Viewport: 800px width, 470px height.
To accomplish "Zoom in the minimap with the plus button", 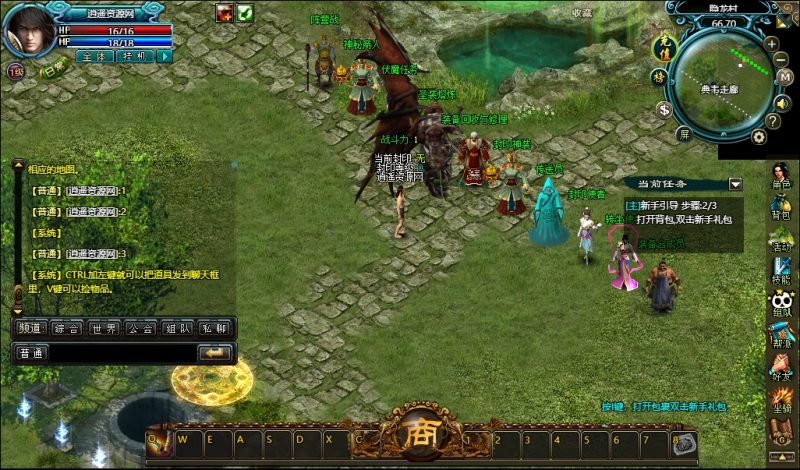I will (x=772, y=45).
